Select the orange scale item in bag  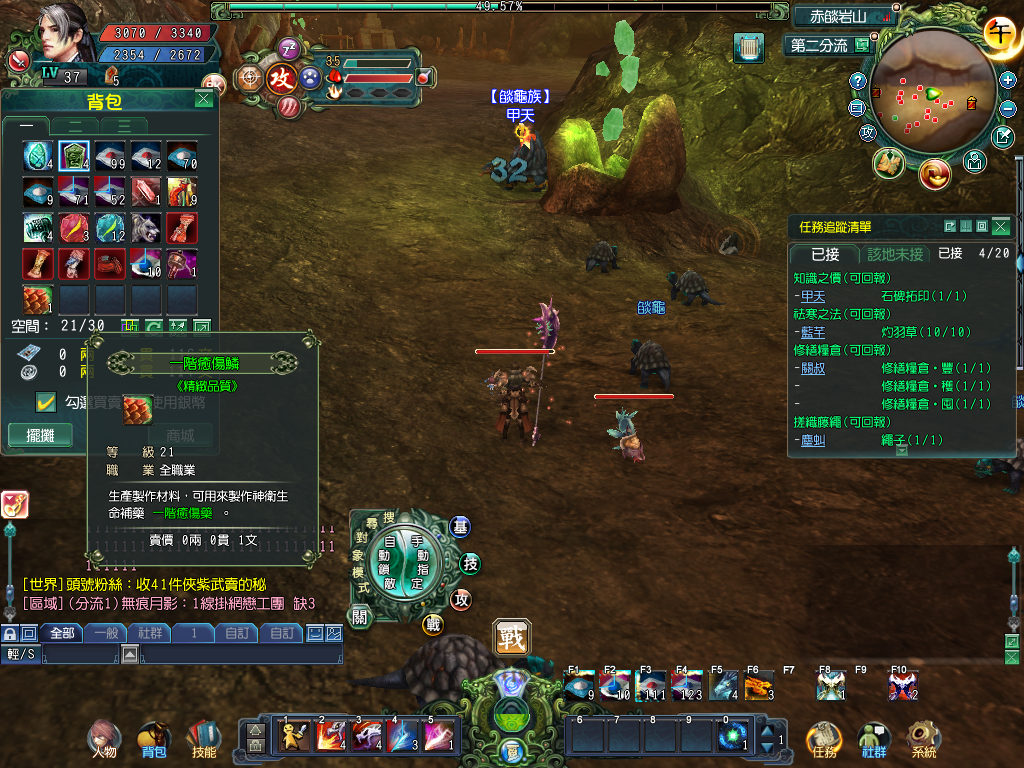click(x=38, y=299)
